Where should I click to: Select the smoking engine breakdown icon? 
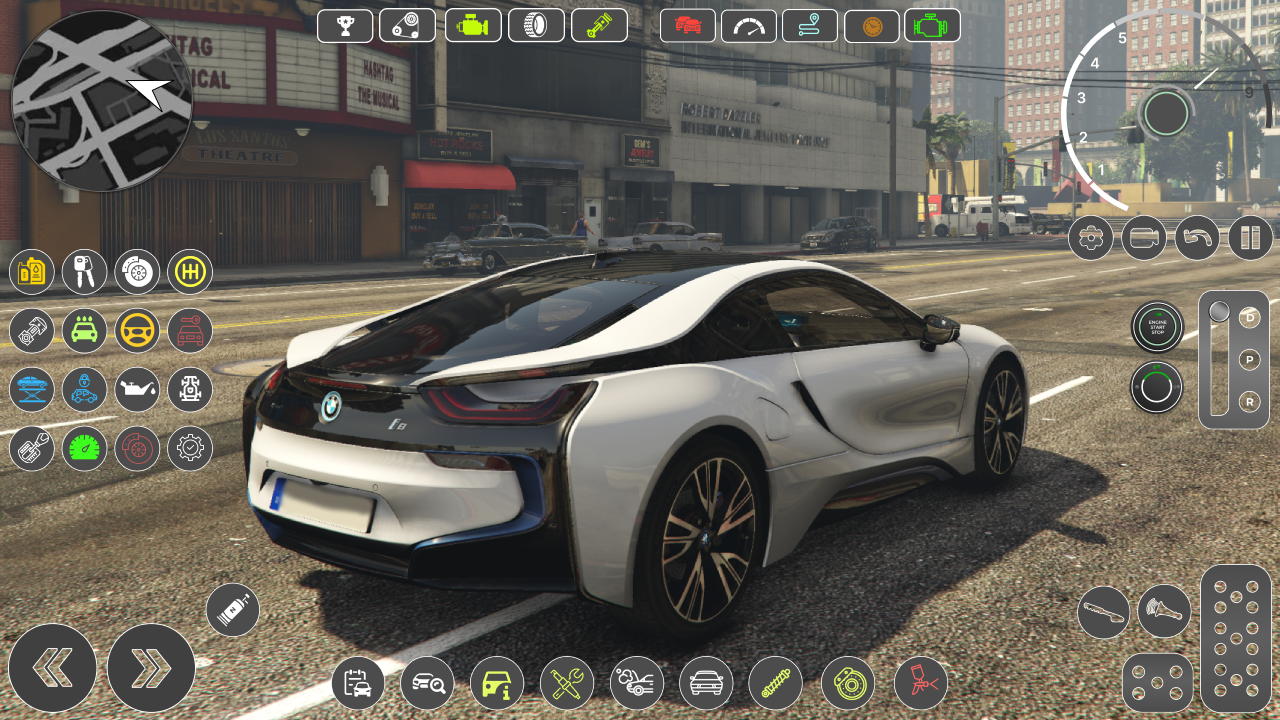[637, 683]
